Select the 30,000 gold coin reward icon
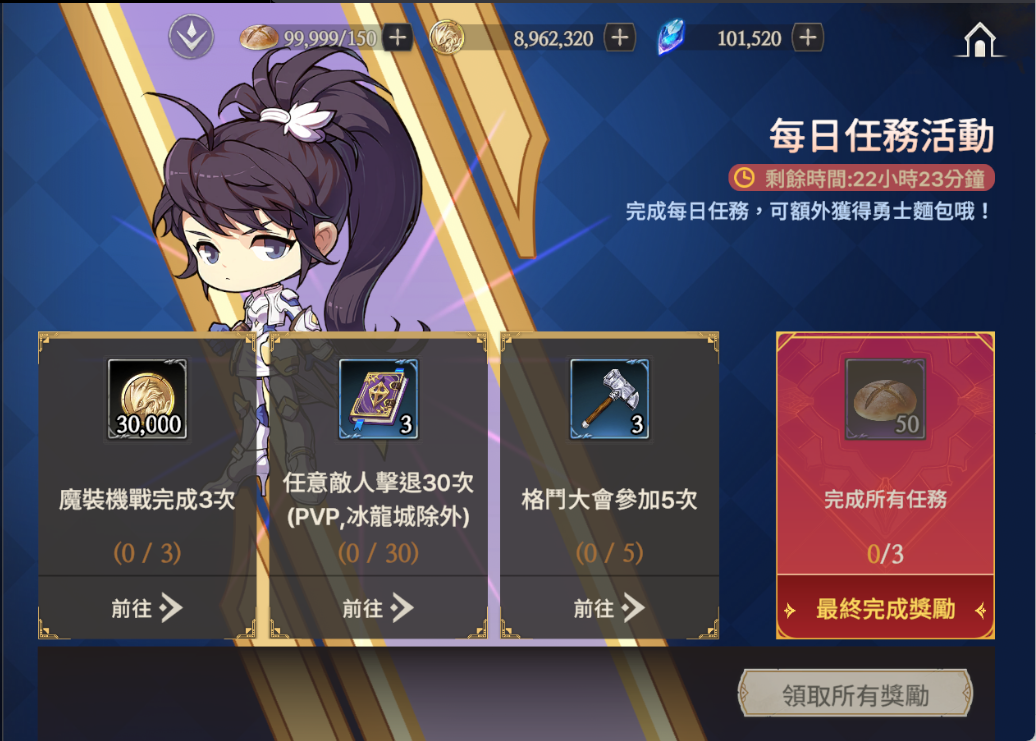Viewport: 1036px width, 741px height. (148, 399)
